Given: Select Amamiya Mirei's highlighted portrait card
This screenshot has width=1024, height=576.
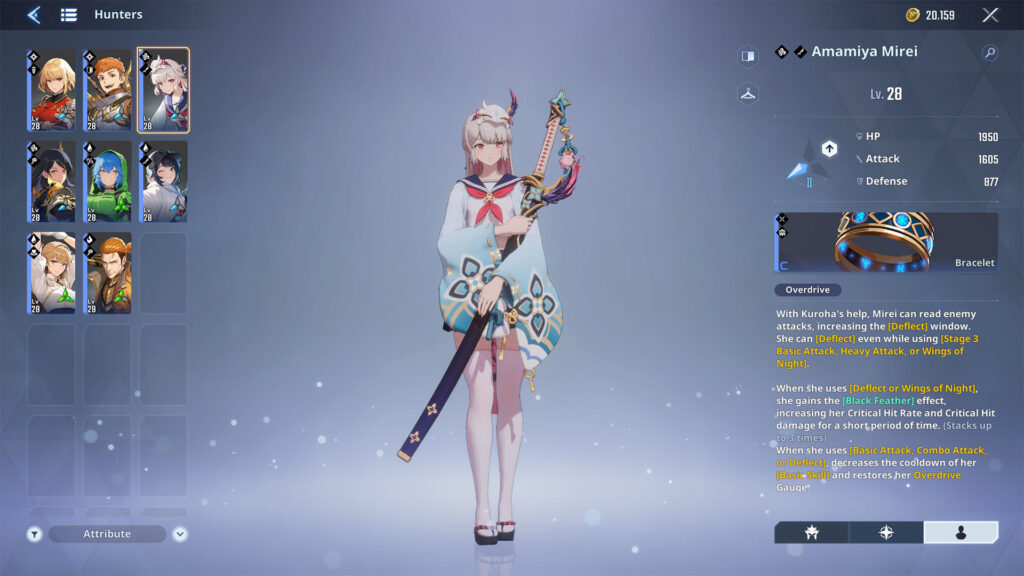Looking at the screenshot, I should tap(163, 90).
